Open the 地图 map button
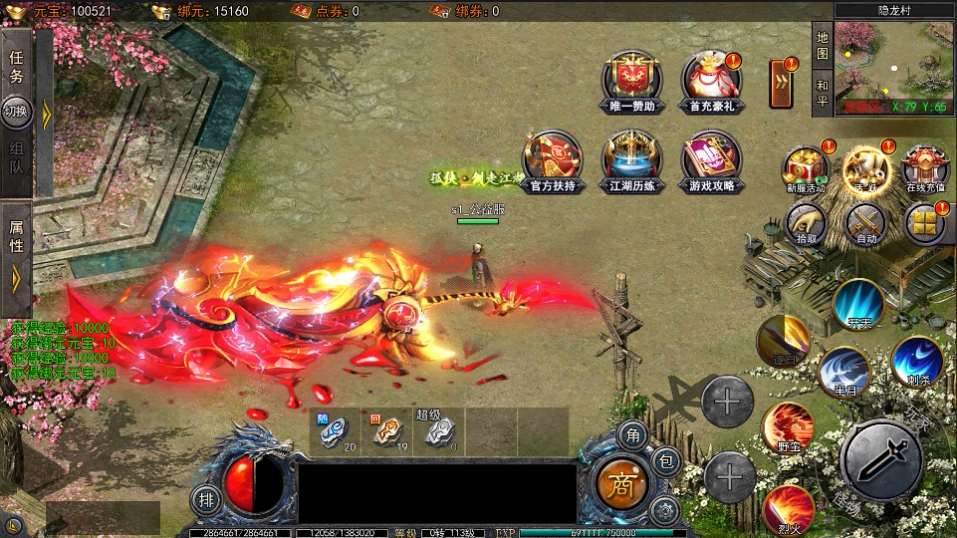 tap(822, 45)
